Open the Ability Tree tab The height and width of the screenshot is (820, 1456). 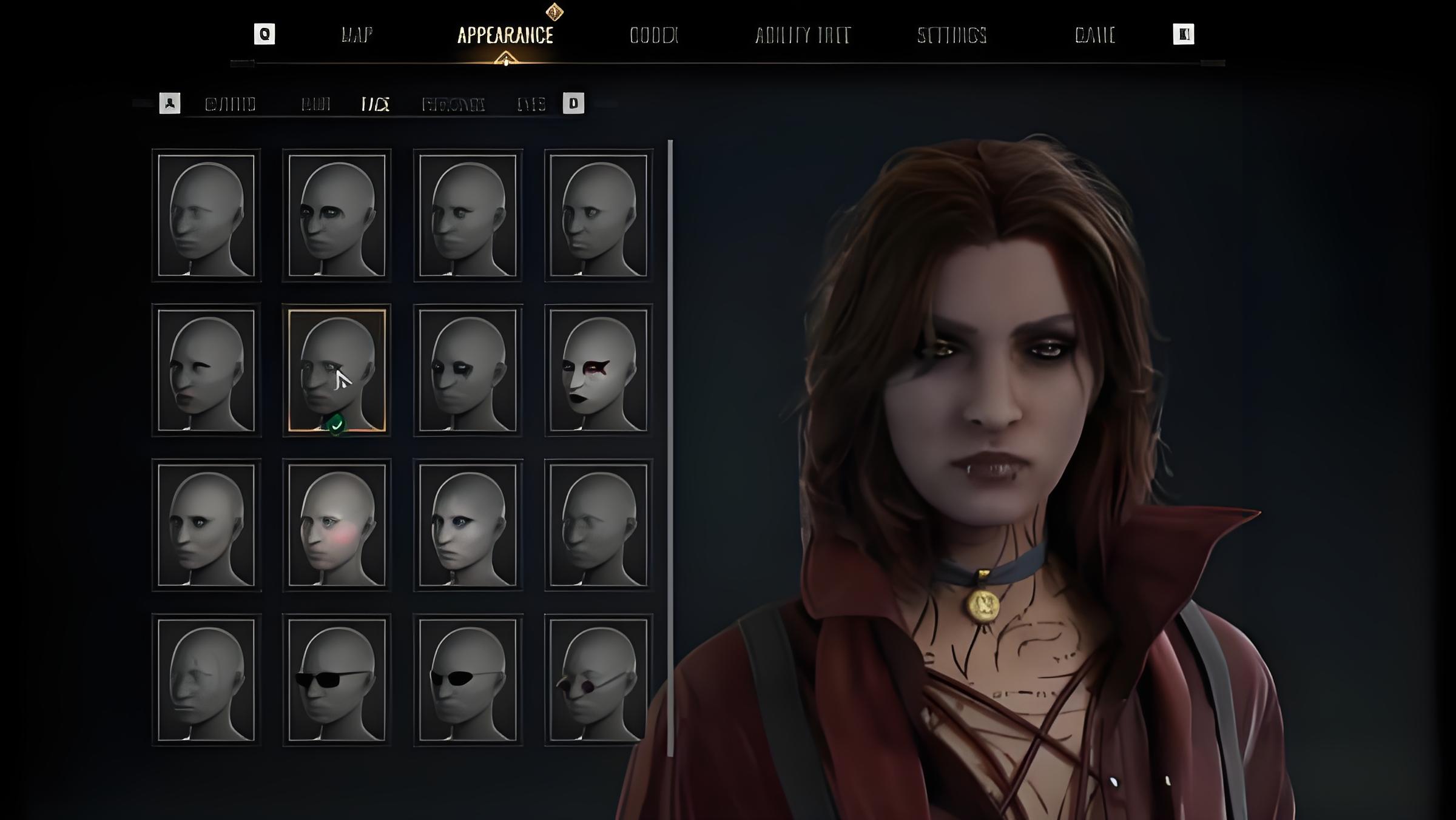[802, 35]
